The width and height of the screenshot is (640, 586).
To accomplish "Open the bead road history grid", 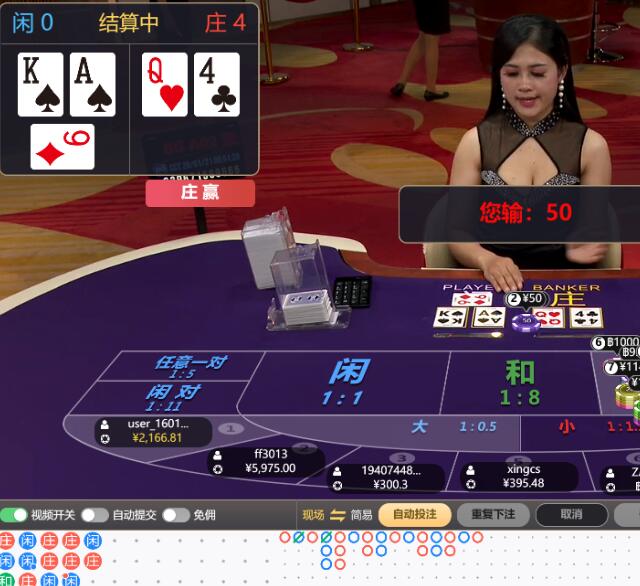I will coord(52,559).
